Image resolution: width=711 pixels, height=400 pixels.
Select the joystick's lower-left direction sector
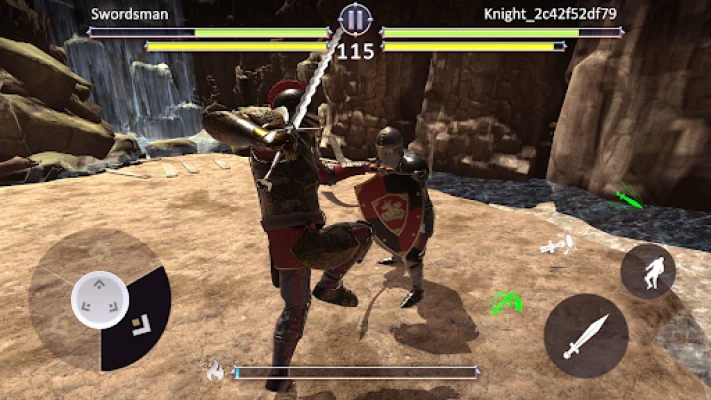point(62,335)
